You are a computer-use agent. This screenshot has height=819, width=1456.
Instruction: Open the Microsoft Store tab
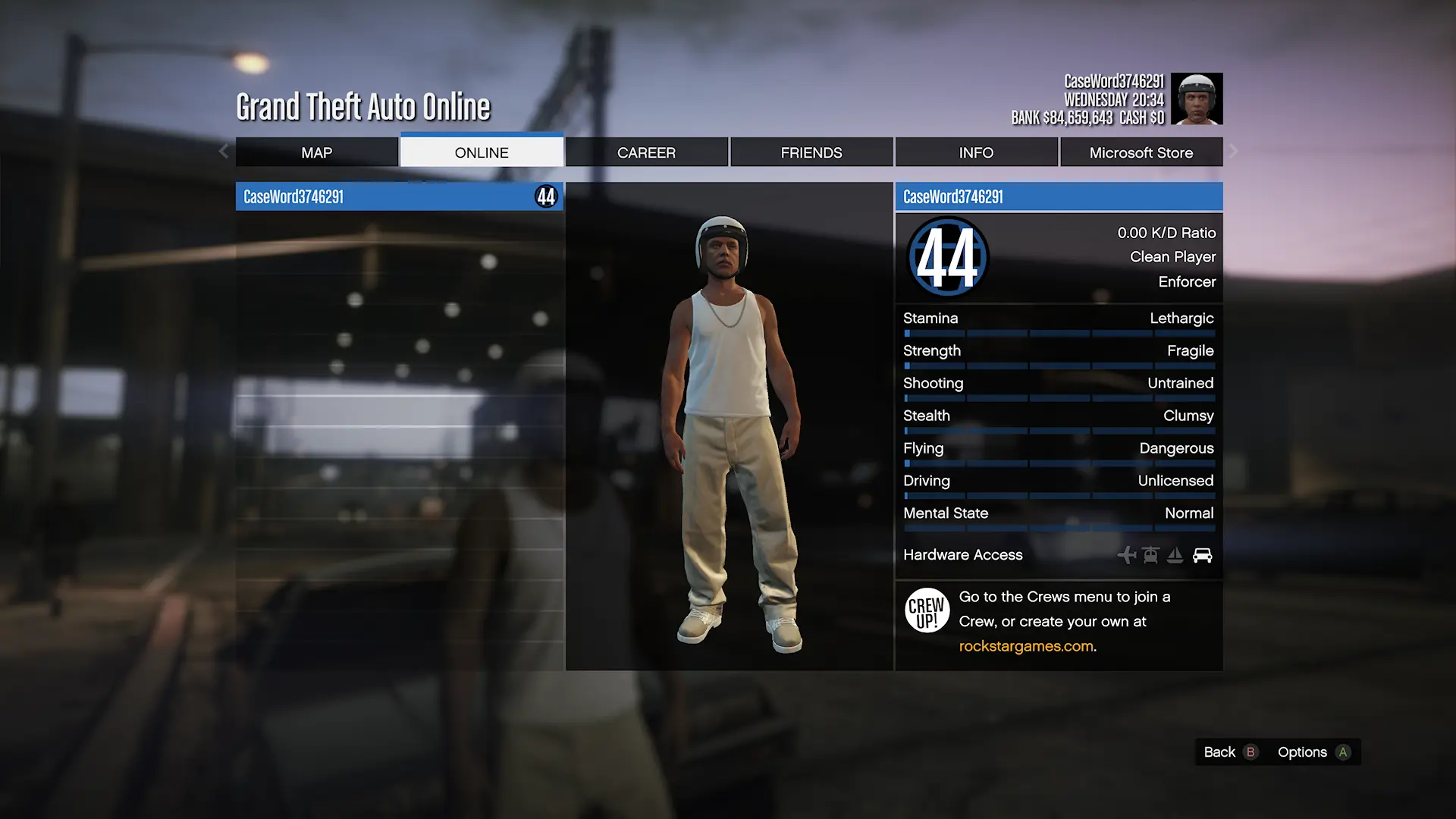[1141, 152]
